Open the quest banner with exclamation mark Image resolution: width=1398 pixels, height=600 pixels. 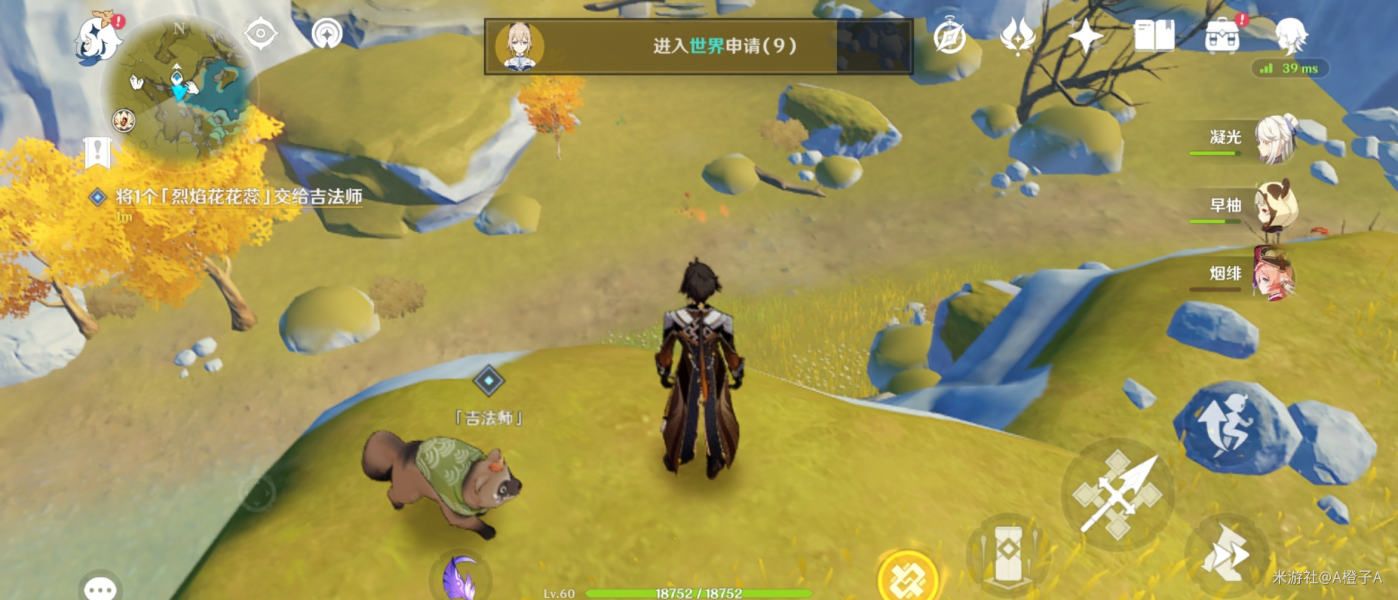[x=97, y=152]
